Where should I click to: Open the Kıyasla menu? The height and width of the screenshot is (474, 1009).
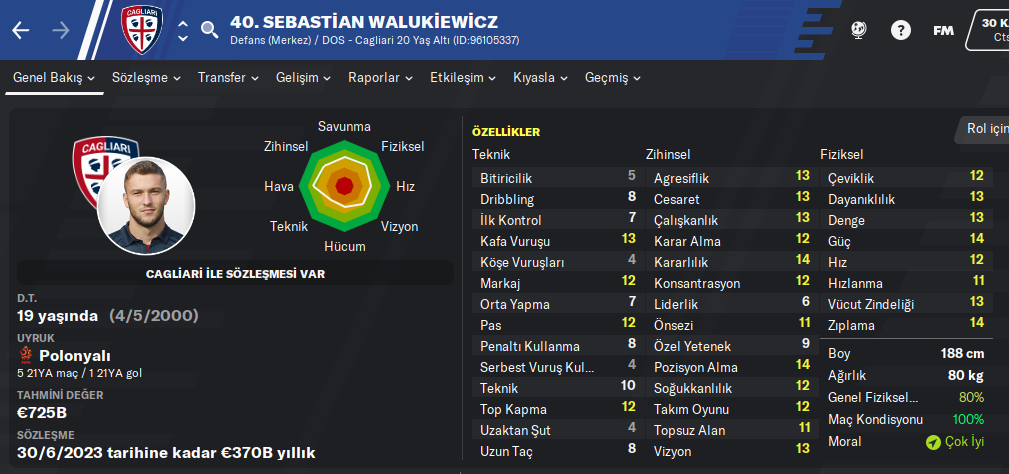click(540, 78)
